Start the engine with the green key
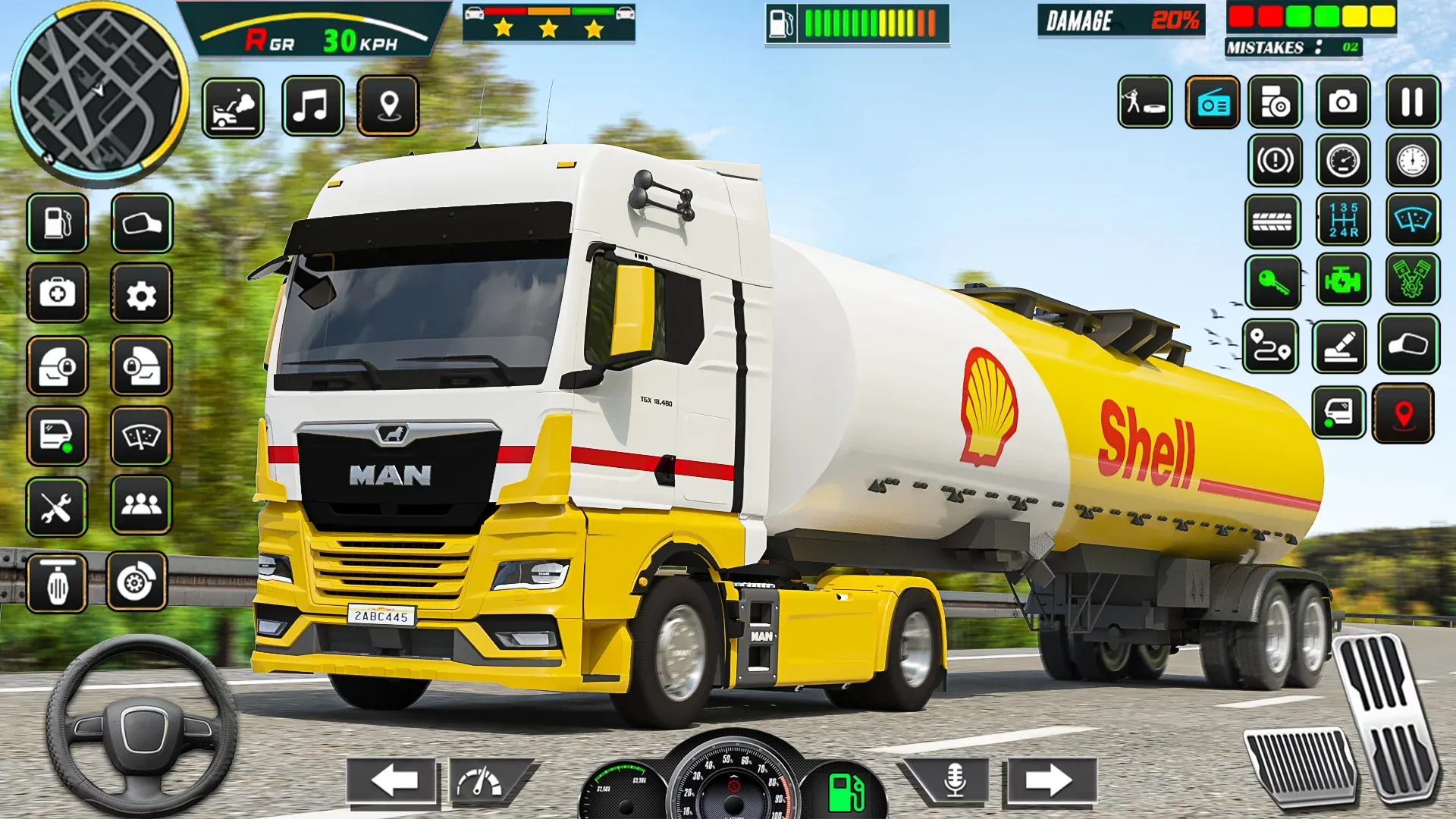 pyautogui.click(x=1272, y=282)
